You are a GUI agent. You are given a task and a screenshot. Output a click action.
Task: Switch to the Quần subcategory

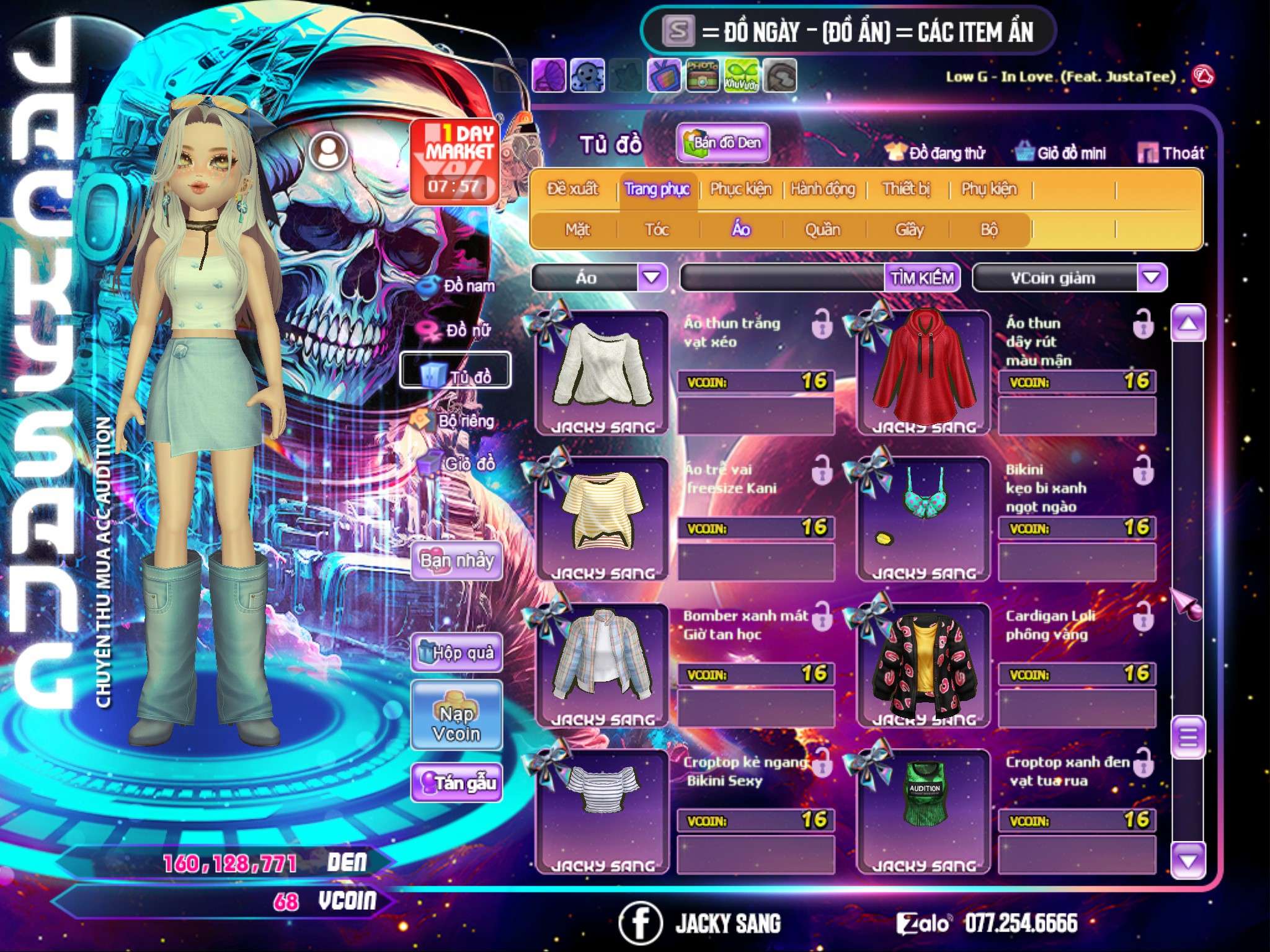(x=822, y=230)
